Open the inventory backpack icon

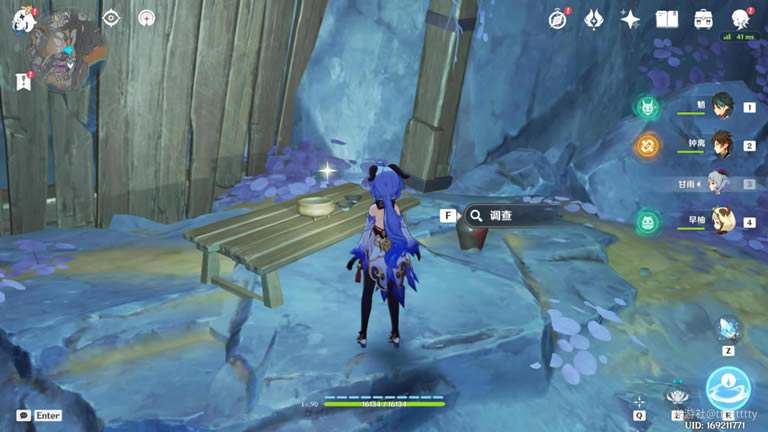(x=704, y=19)
